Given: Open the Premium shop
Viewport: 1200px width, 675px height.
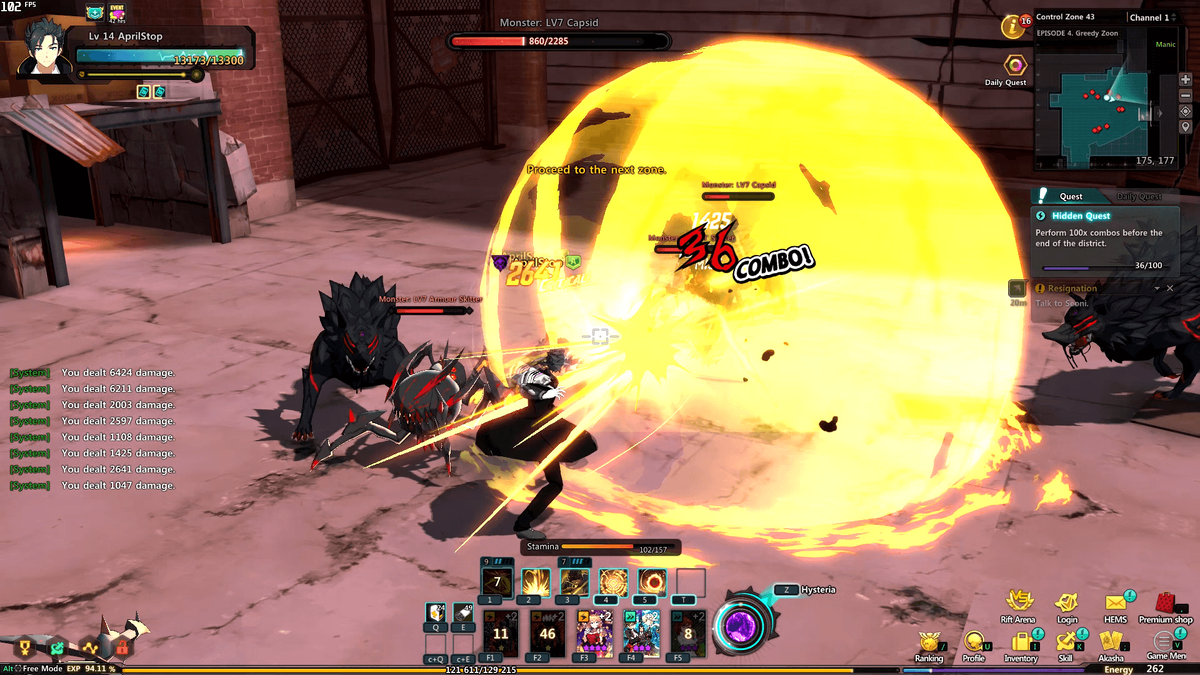Looking at the screenshot, I should coord(1165,603).
